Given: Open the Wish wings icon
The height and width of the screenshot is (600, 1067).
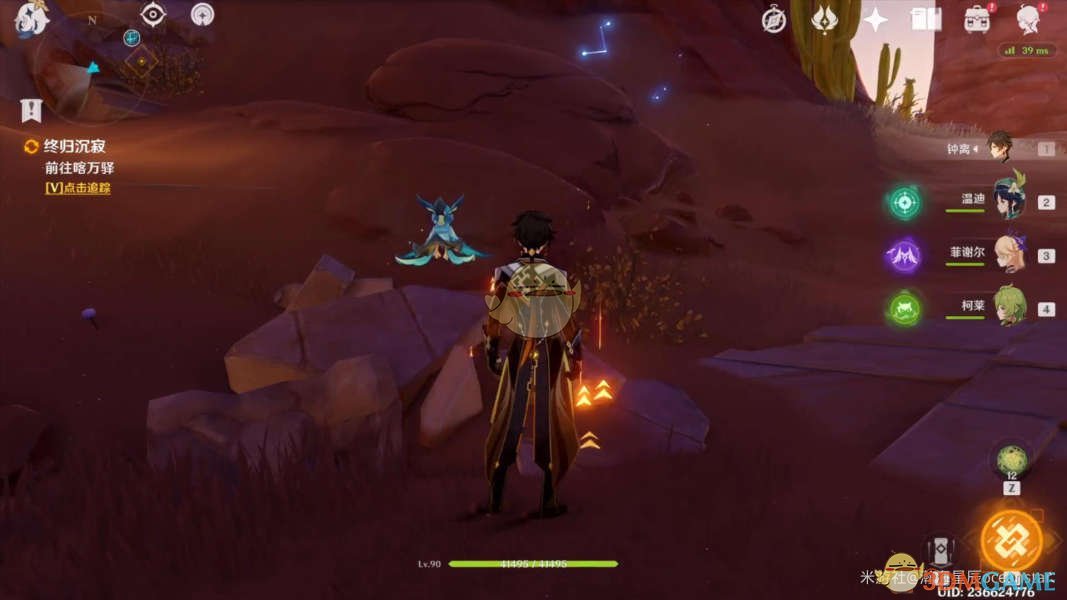Looking at the screenshot, I should tap(824, 19).
